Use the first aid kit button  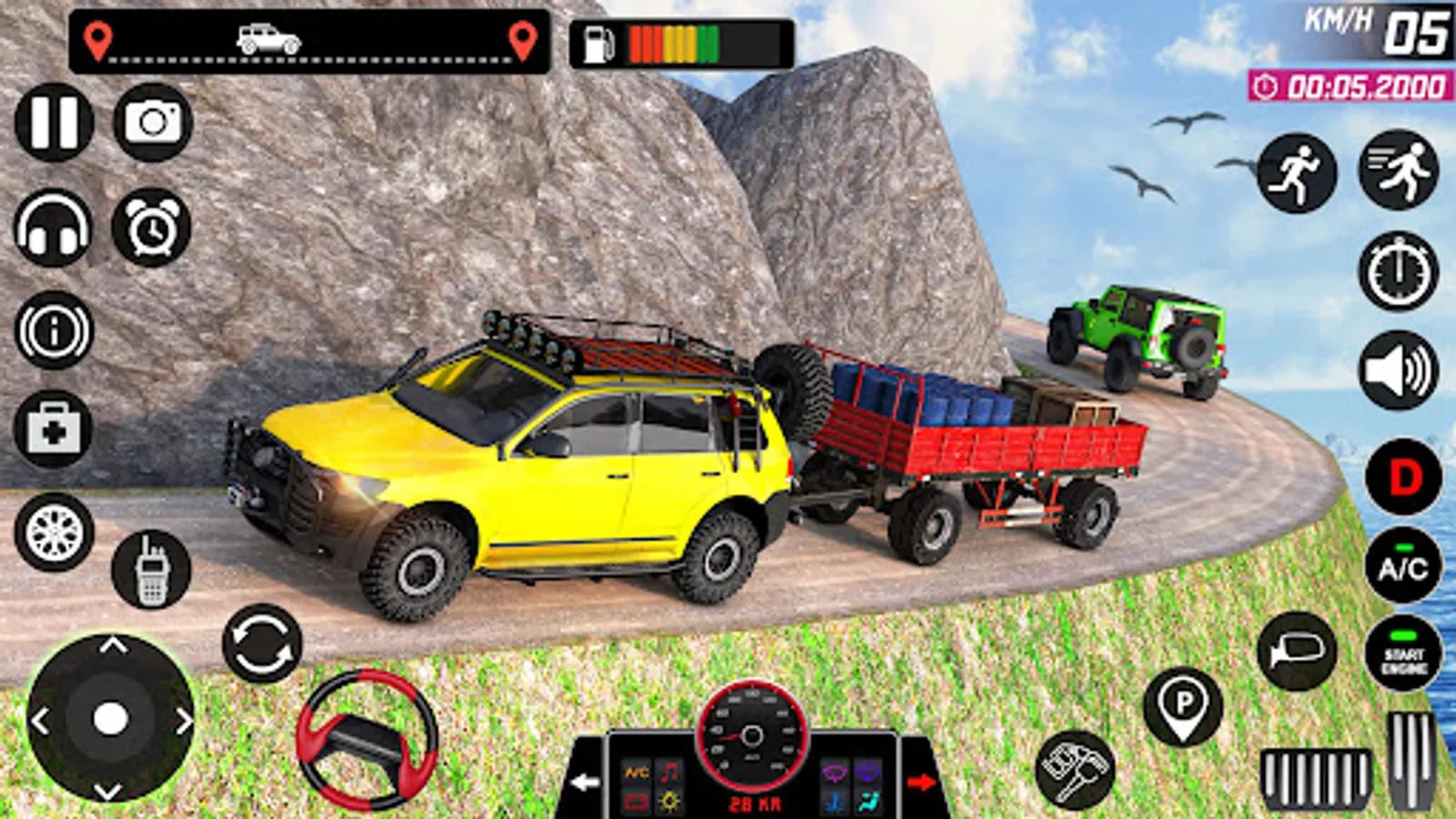(54, 430)
